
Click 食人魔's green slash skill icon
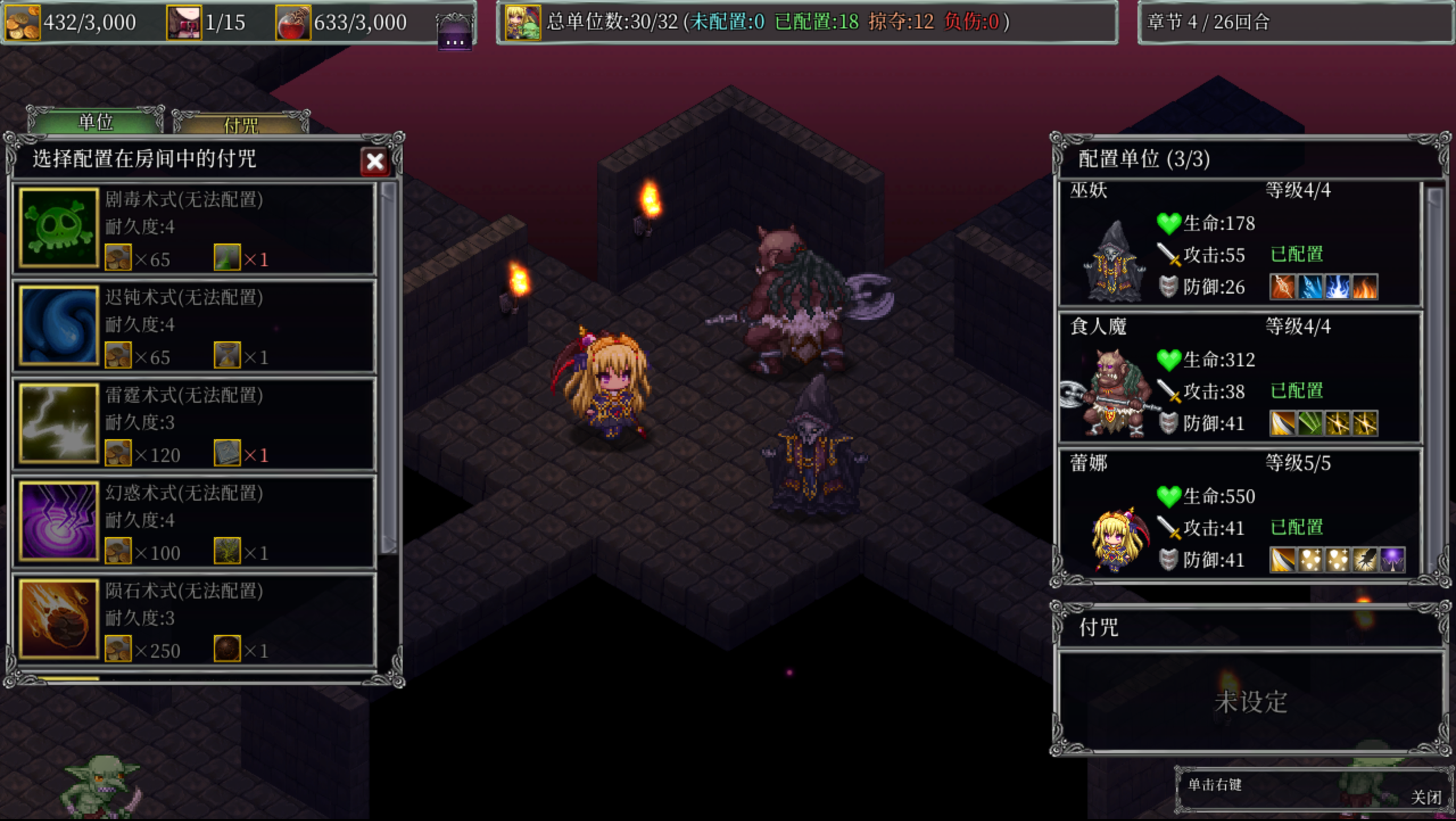1310,423
